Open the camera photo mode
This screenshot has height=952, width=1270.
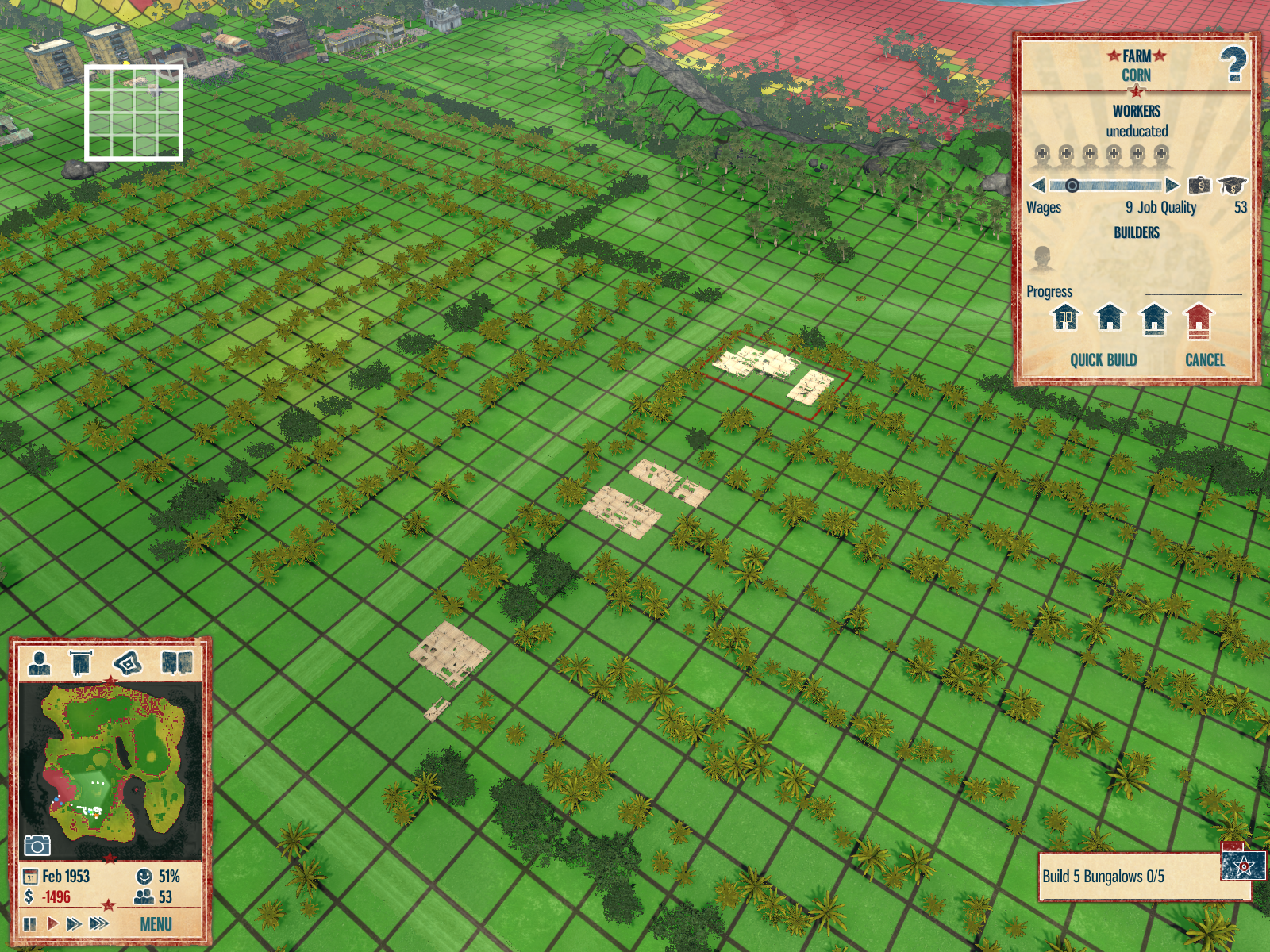(x=37, y=846)
